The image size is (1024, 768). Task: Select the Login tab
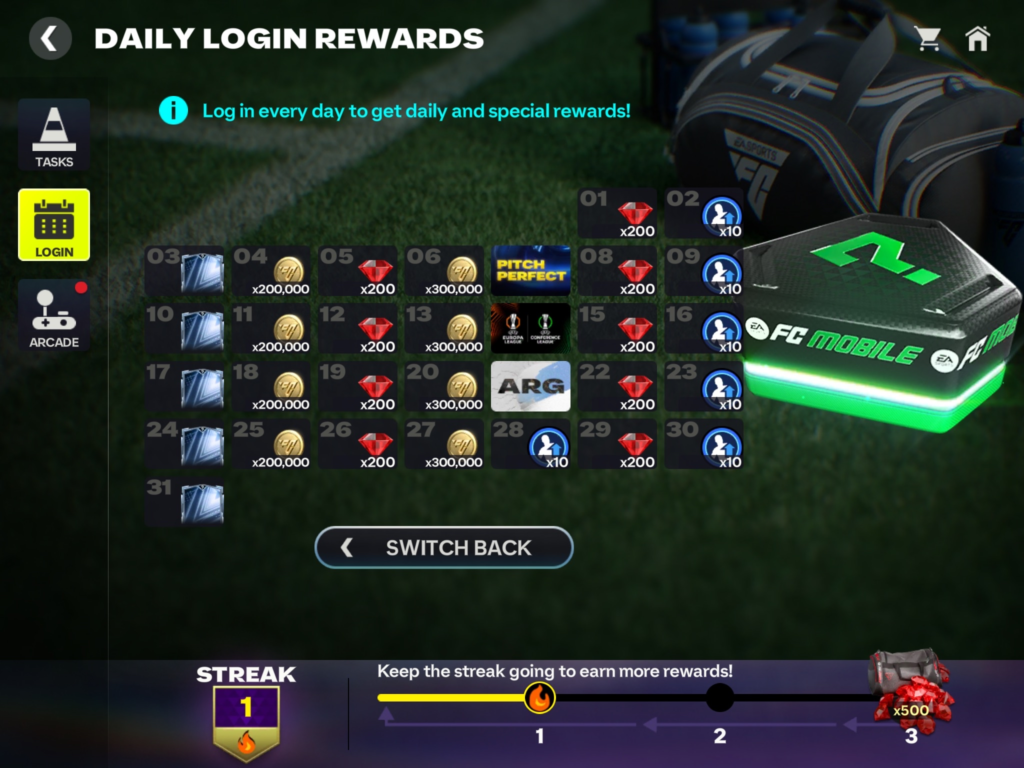(54, 225)
